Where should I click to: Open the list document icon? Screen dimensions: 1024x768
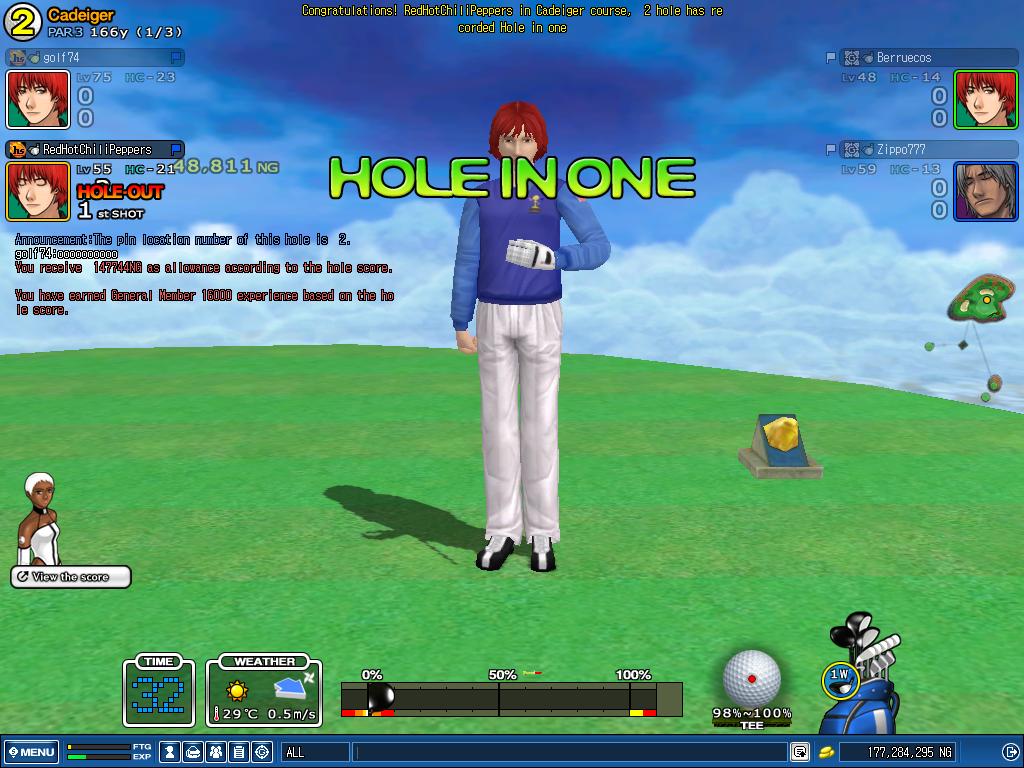pyautogui.click(x=239, y=752)
